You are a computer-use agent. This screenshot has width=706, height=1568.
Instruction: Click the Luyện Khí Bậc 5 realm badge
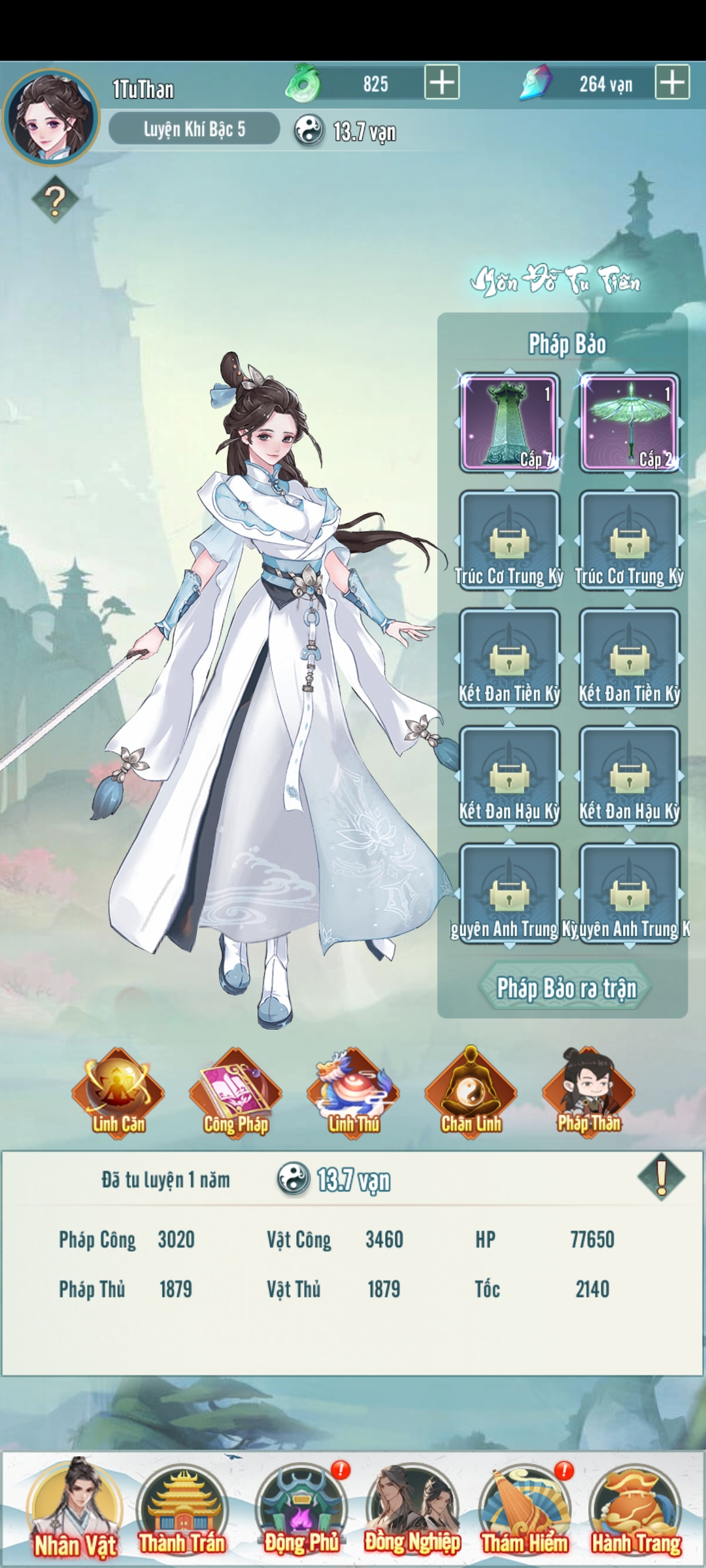[194, 129]
